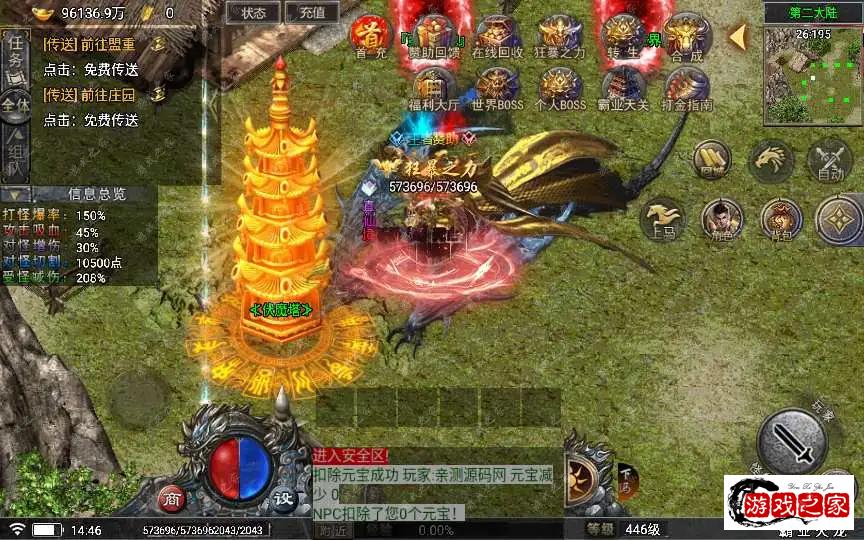864x540 pixels.
Task: Open the 充值 recharge button
Action: click(311, 13)
